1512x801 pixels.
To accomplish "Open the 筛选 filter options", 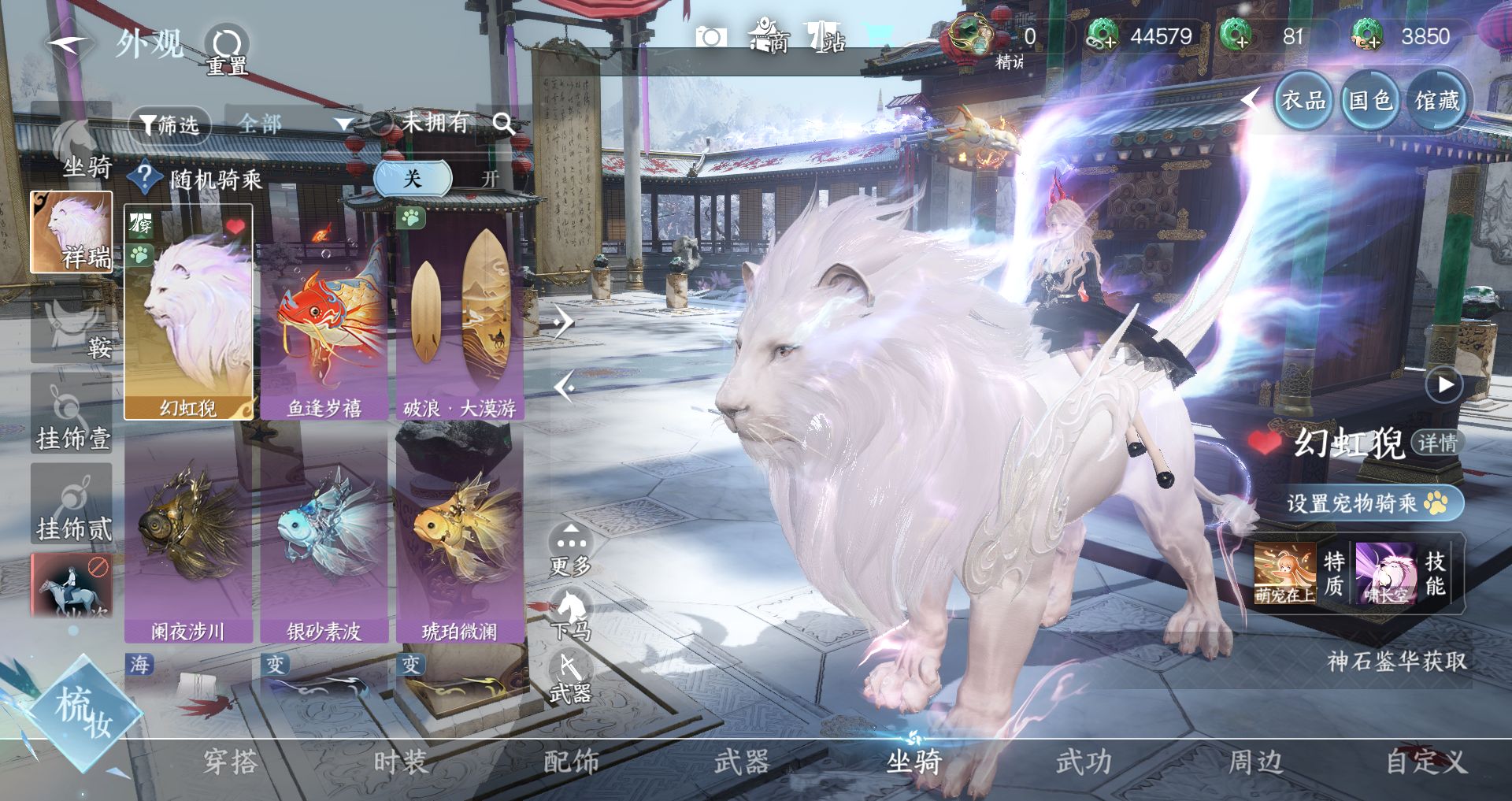I will [169, 124].
